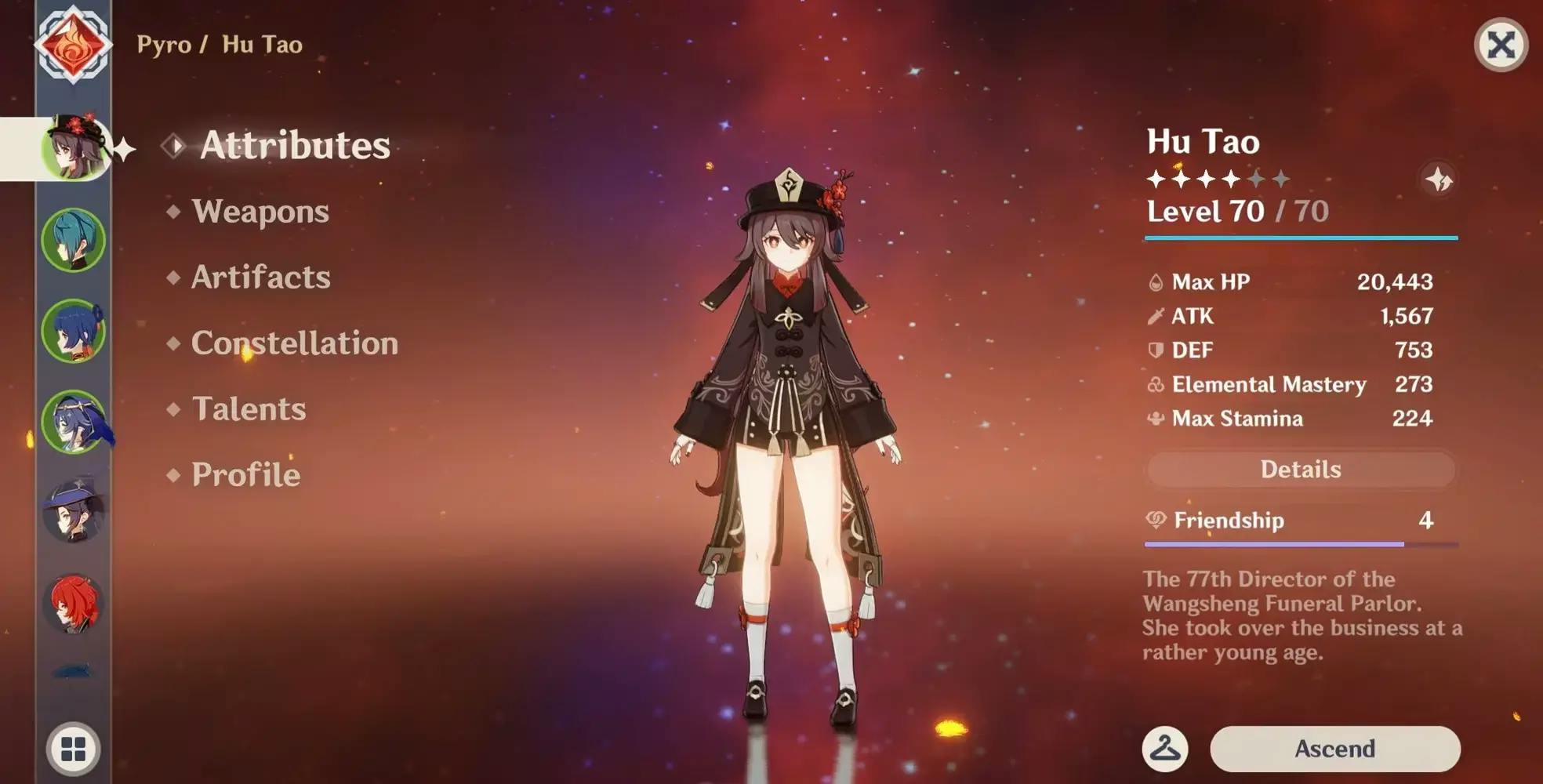
Task: Pick the purple witch hat character portrait
Action: tap(74, 511)
